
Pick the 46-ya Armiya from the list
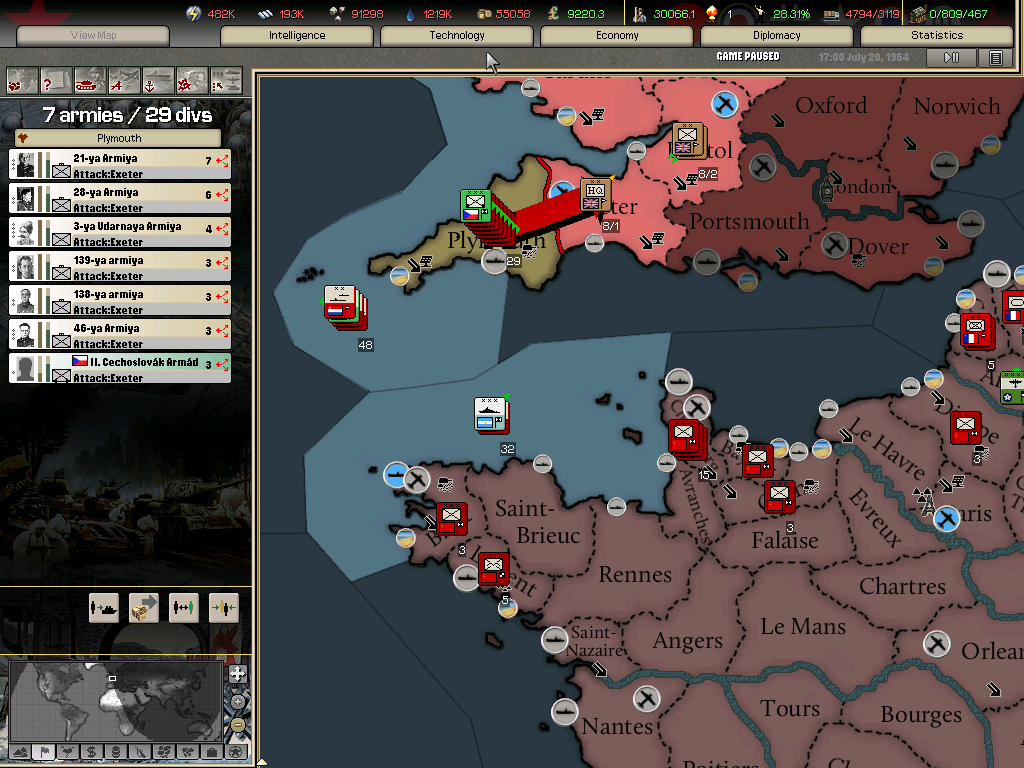tap(120, 334)
